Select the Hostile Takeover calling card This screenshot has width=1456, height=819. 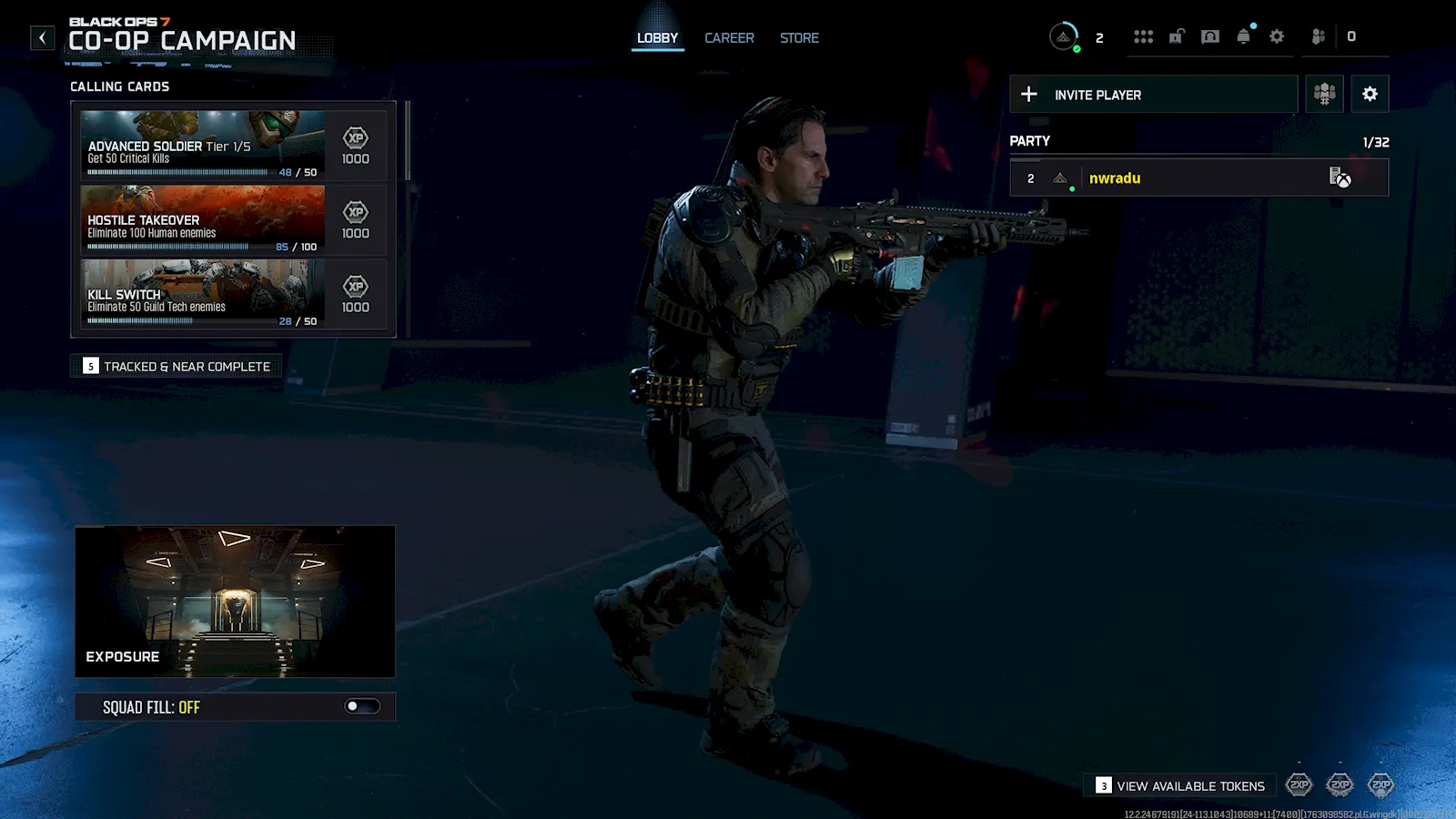(x=203, y=219)
